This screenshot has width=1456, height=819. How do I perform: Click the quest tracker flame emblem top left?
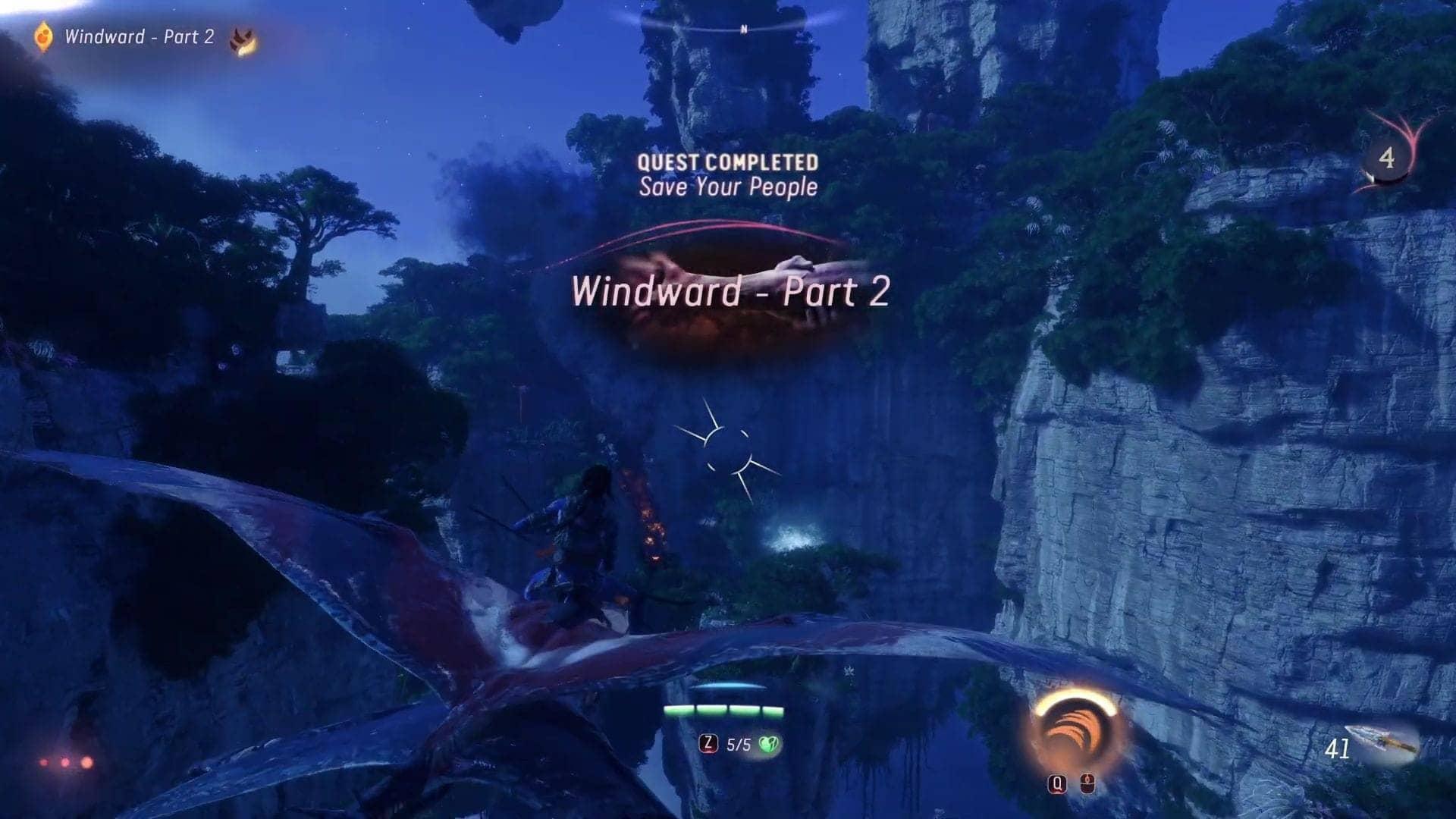42,35
